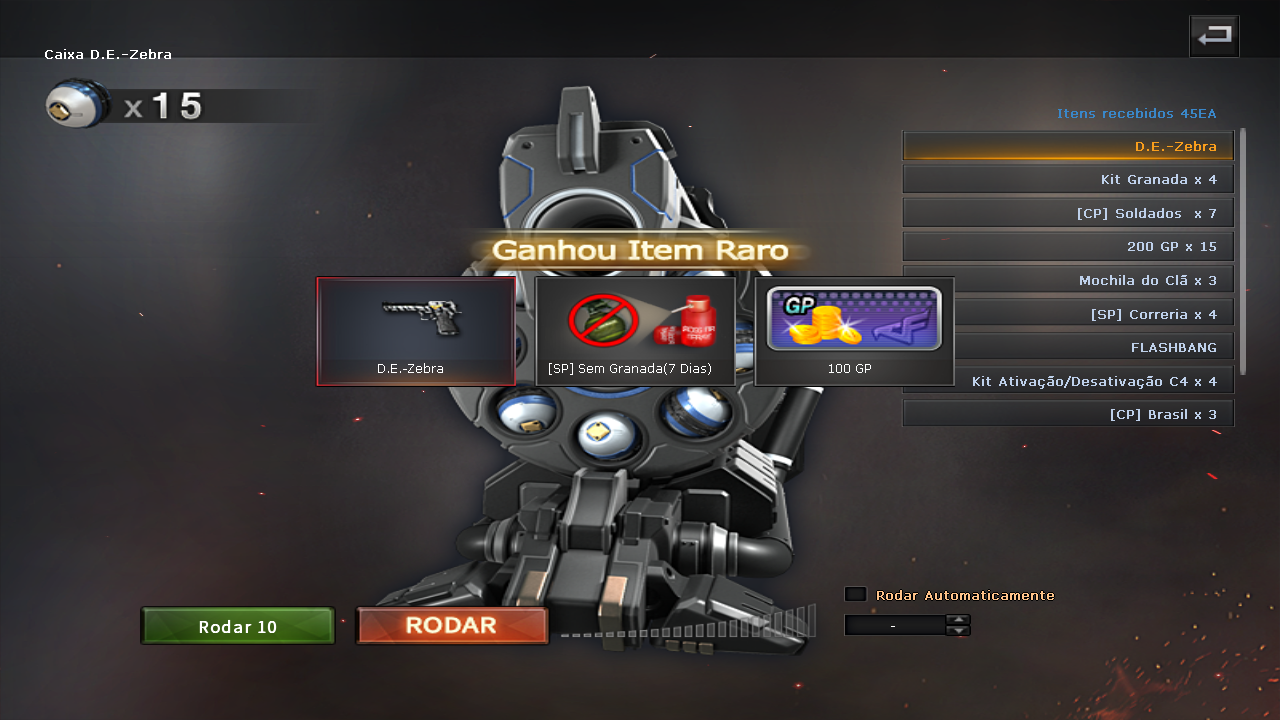This screenshot has height=720, width=1280.
Task: Choose the highlighted D.E.-Zebra list row
Action: 1068,146
